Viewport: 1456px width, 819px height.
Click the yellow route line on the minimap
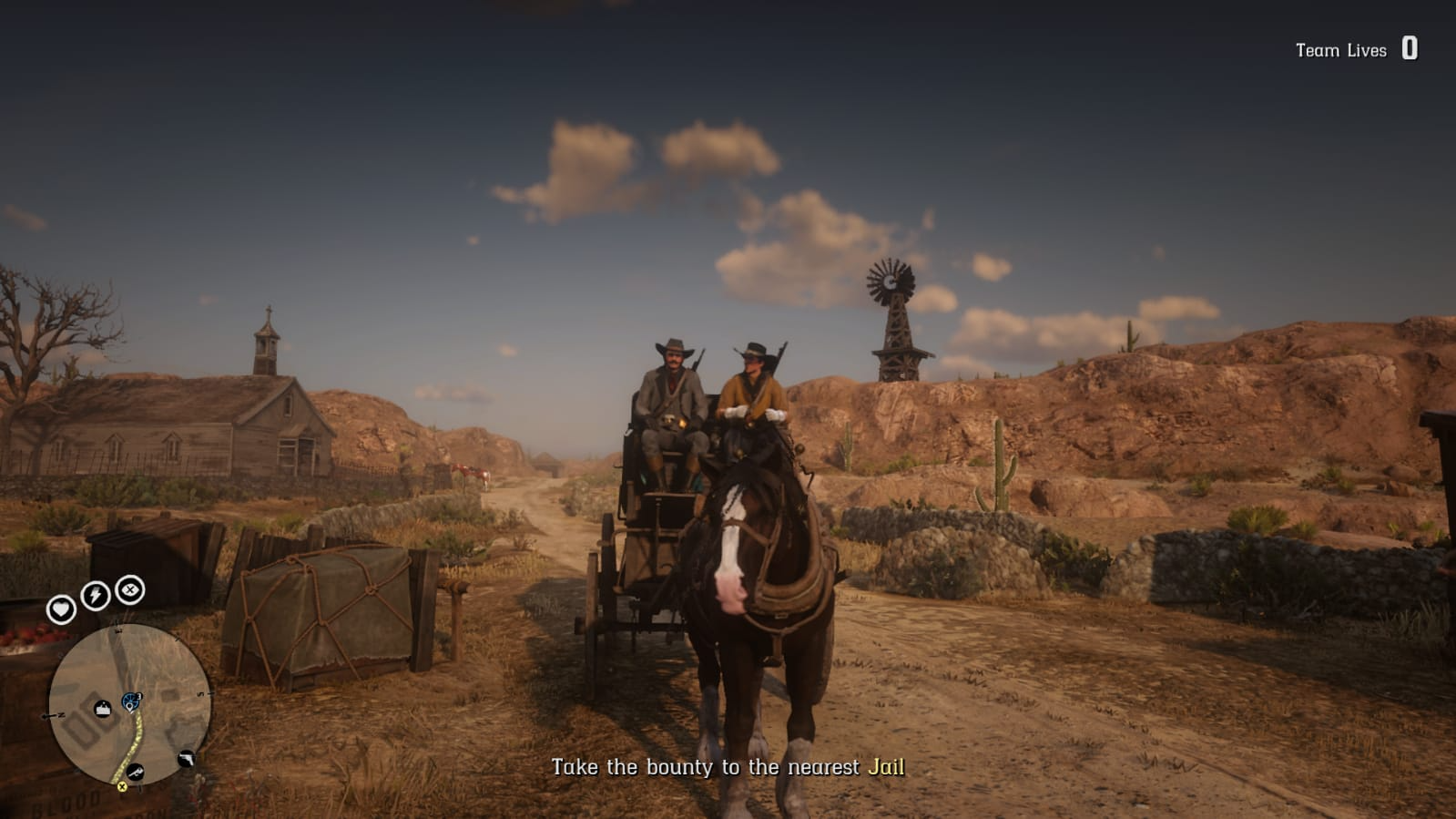[137, 735]
